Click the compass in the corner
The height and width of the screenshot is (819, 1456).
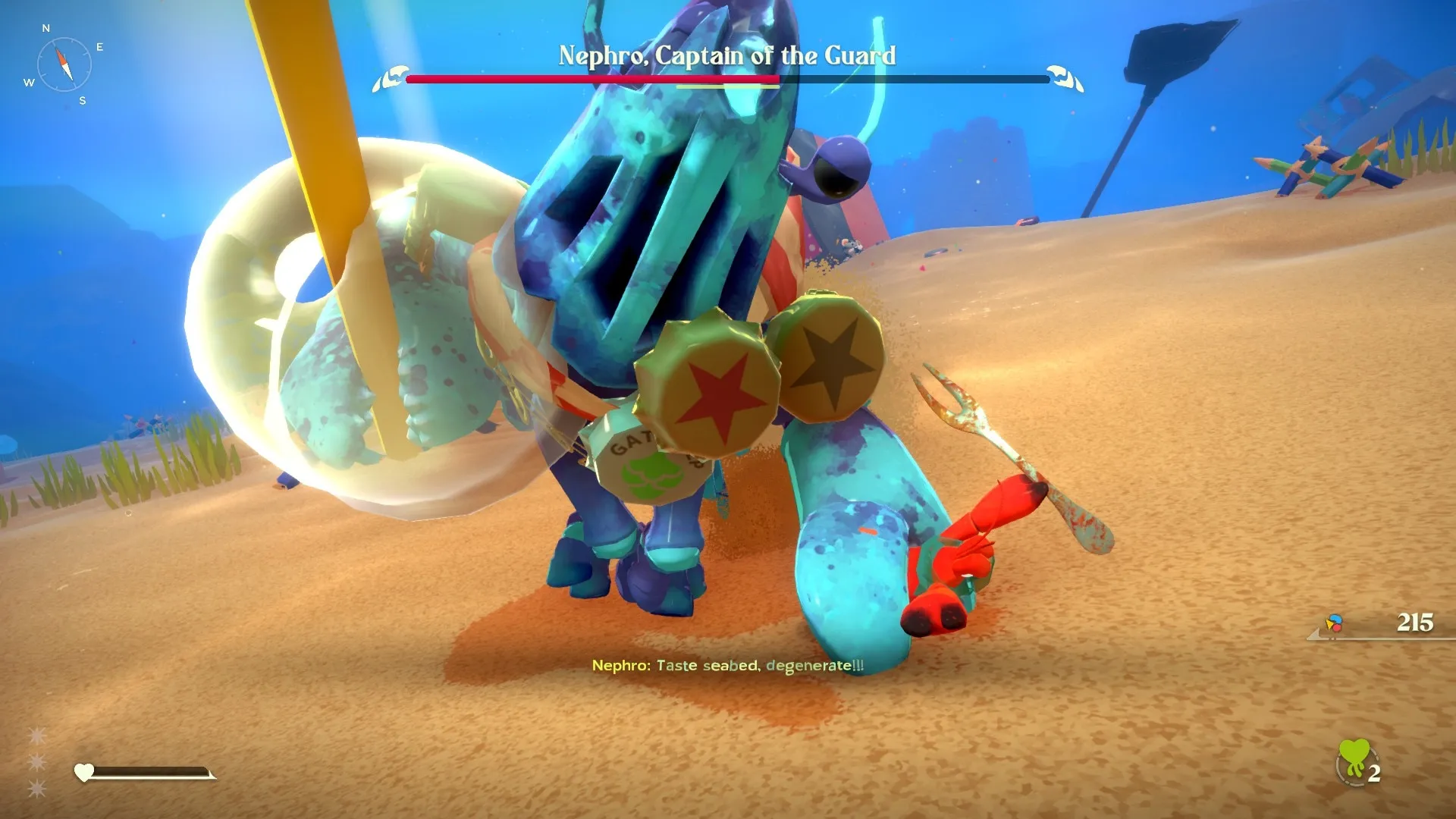click(64, 64)
